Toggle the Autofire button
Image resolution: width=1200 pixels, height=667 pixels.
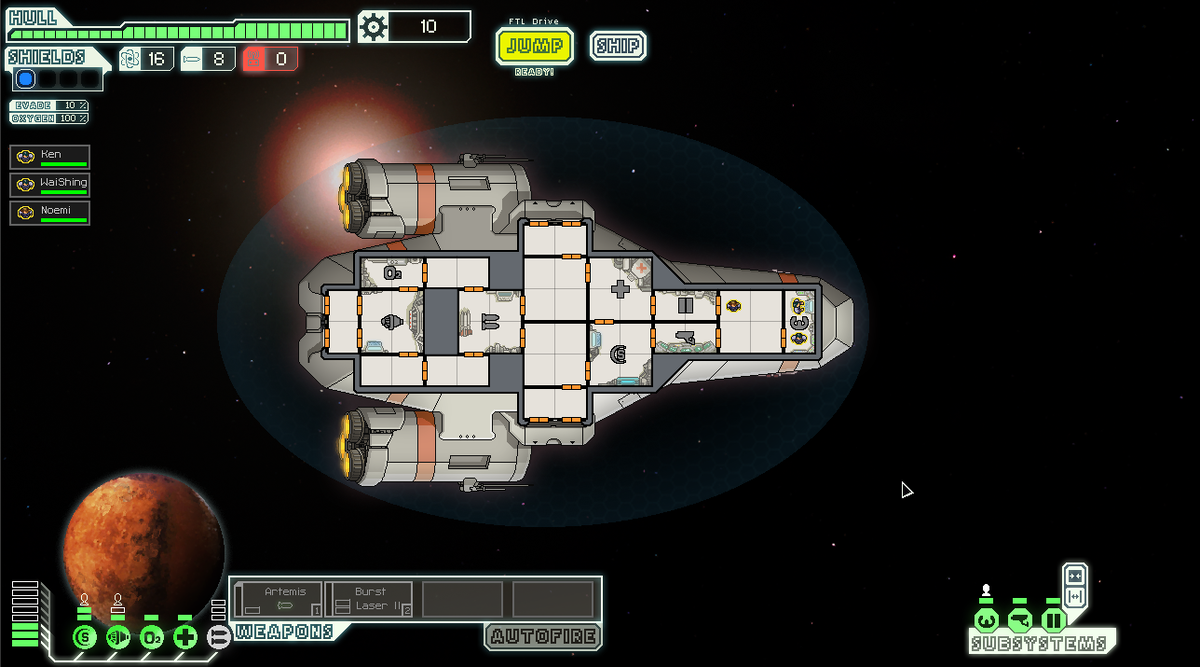(543, 636)
